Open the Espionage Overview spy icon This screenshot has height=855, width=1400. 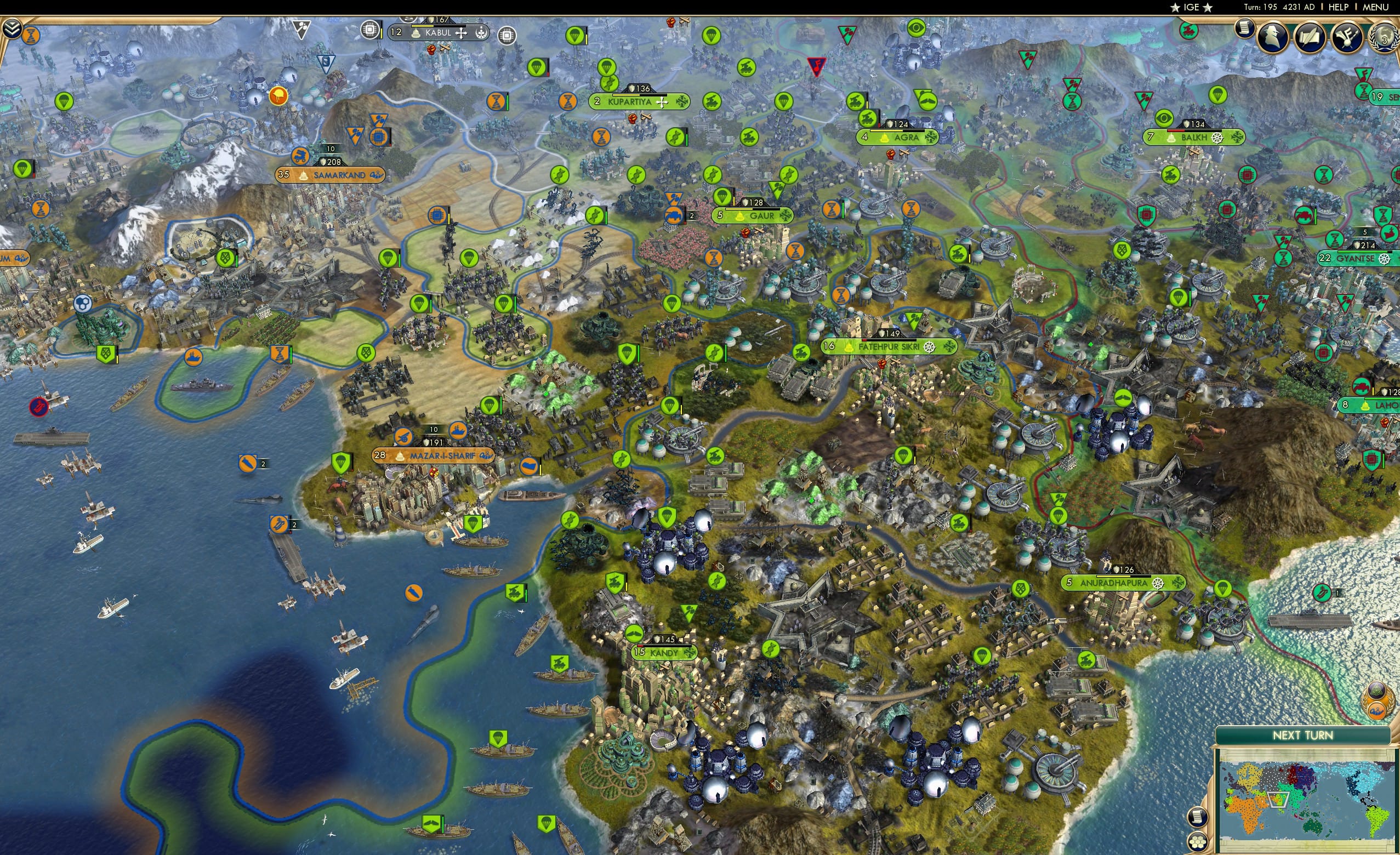point(1273,36)
